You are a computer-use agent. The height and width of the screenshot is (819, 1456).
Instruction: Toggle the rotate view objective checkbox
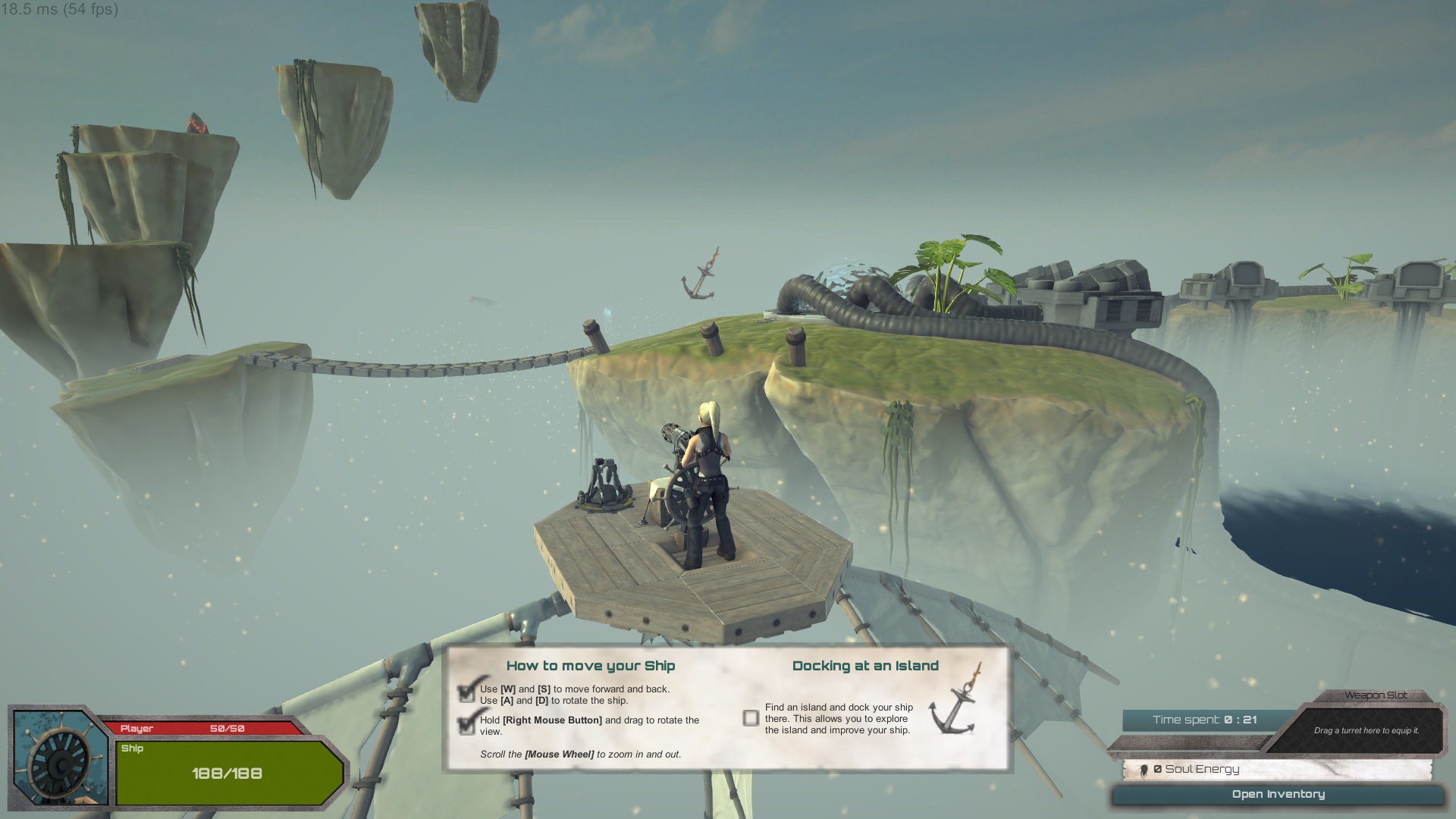click(467, 725)
